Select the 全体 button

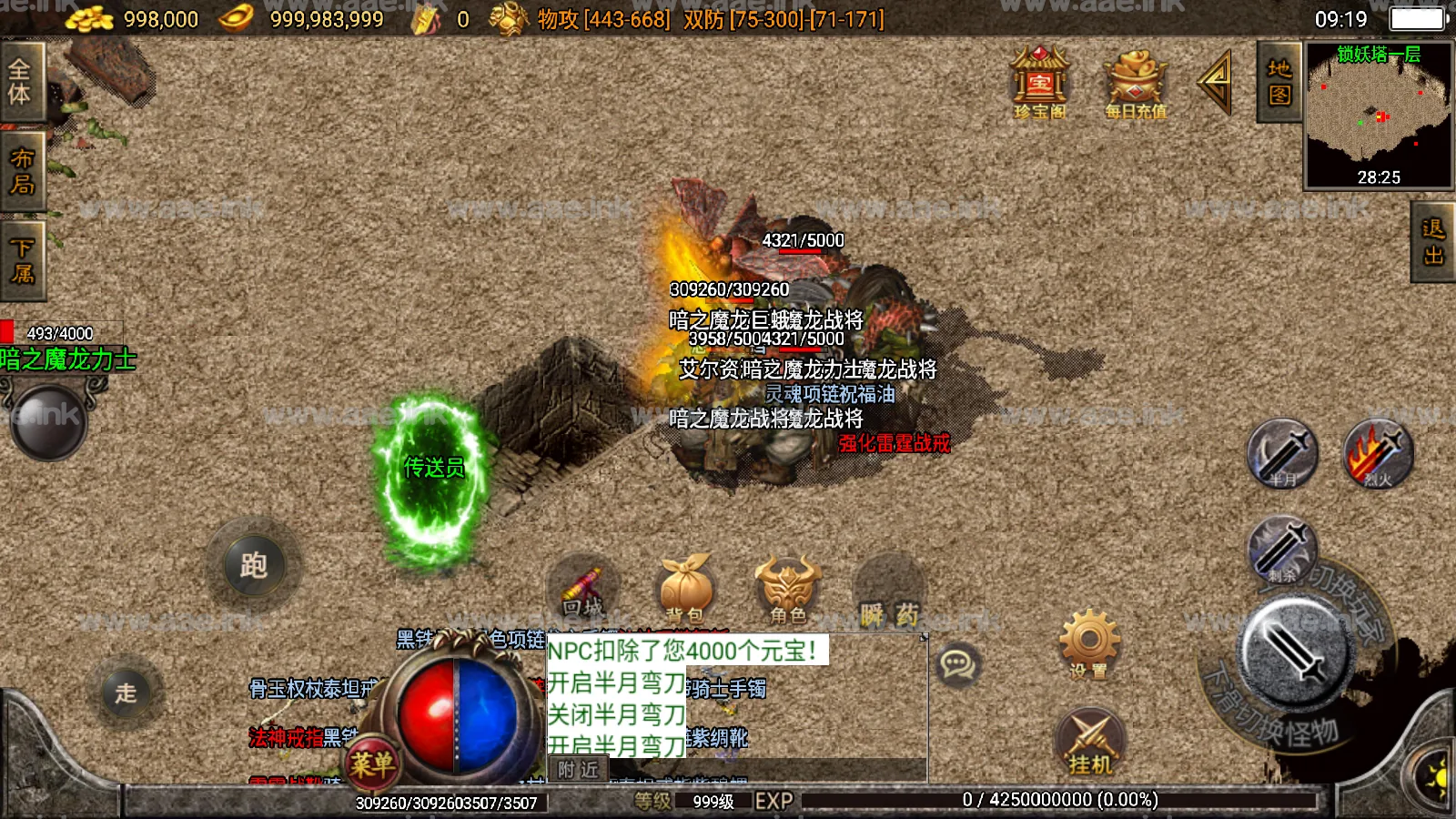click(x=20, y=82)
